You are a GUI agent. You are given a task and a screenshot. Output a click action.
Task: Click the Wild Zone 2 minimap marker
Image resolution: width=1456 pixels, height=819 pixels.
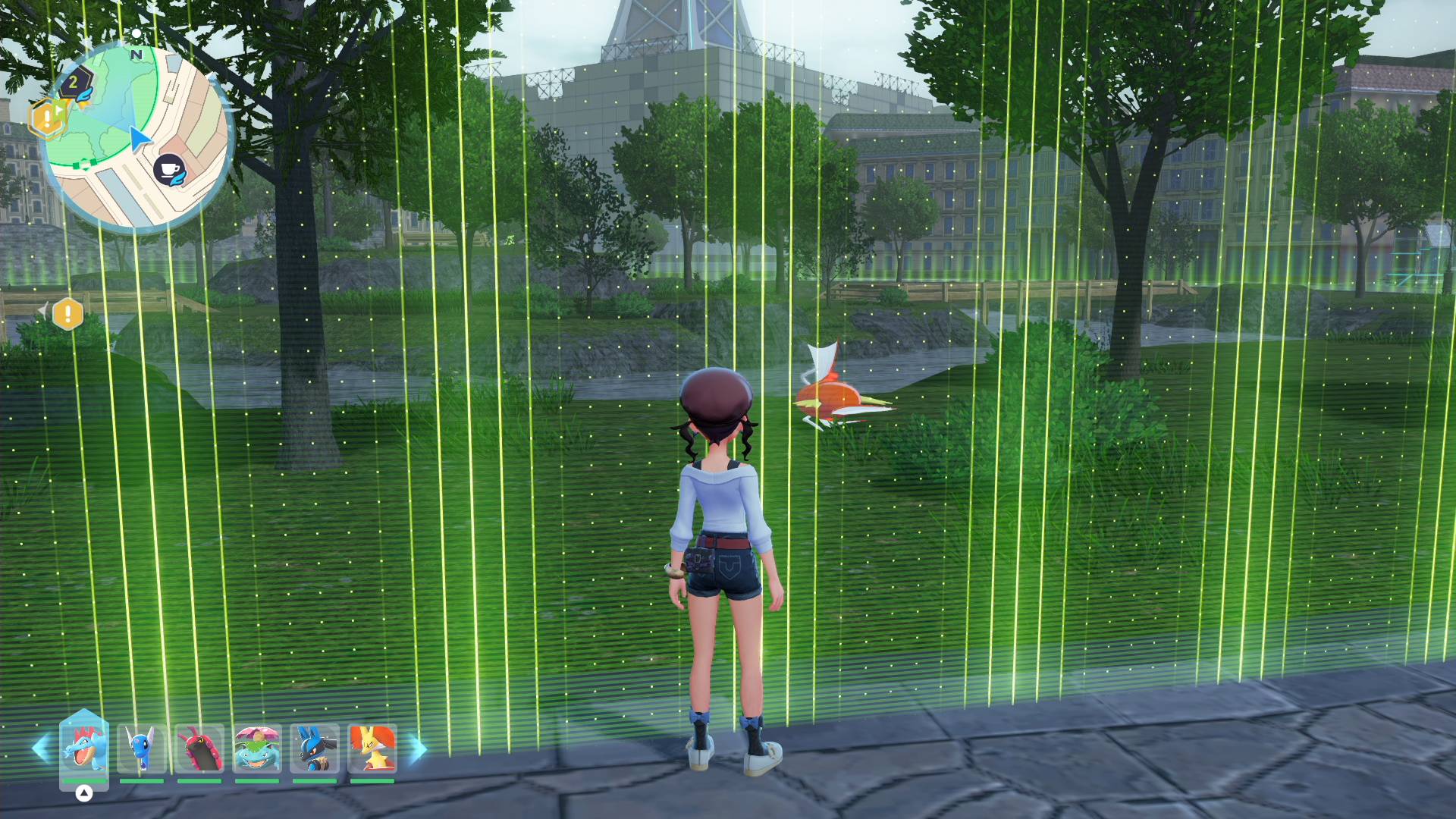pyautogui.click(x=75, y=83)
